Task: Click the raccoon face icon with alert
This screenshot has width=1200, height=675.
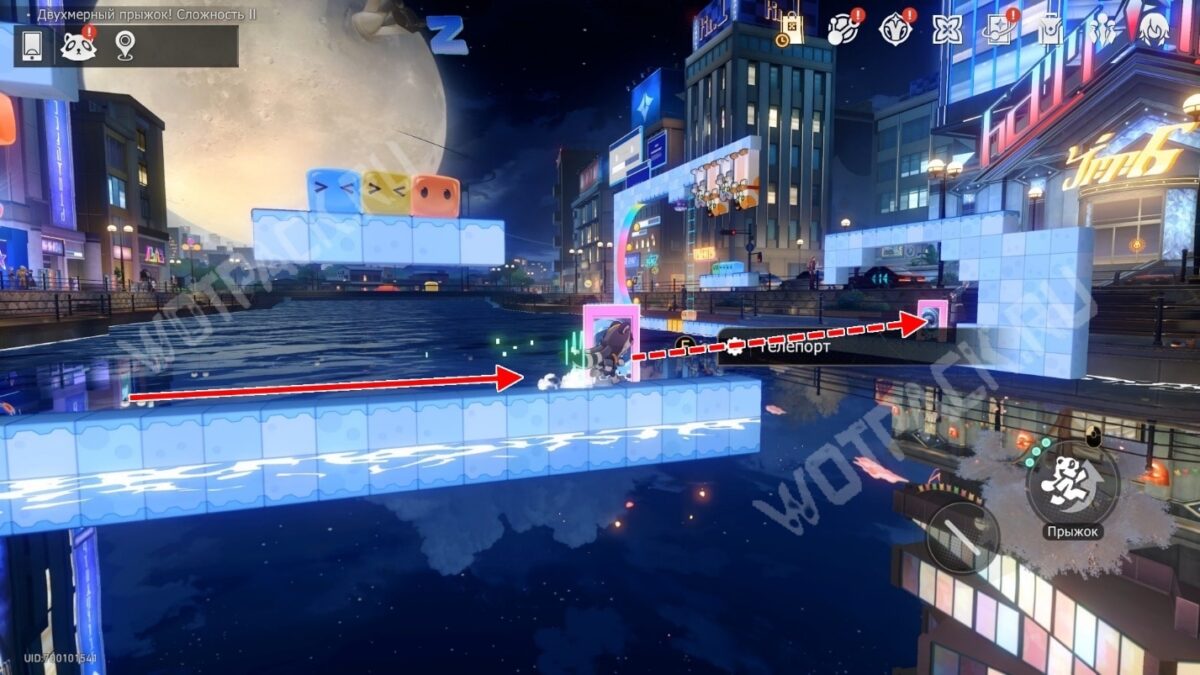Action: click(x=78, y=46)
